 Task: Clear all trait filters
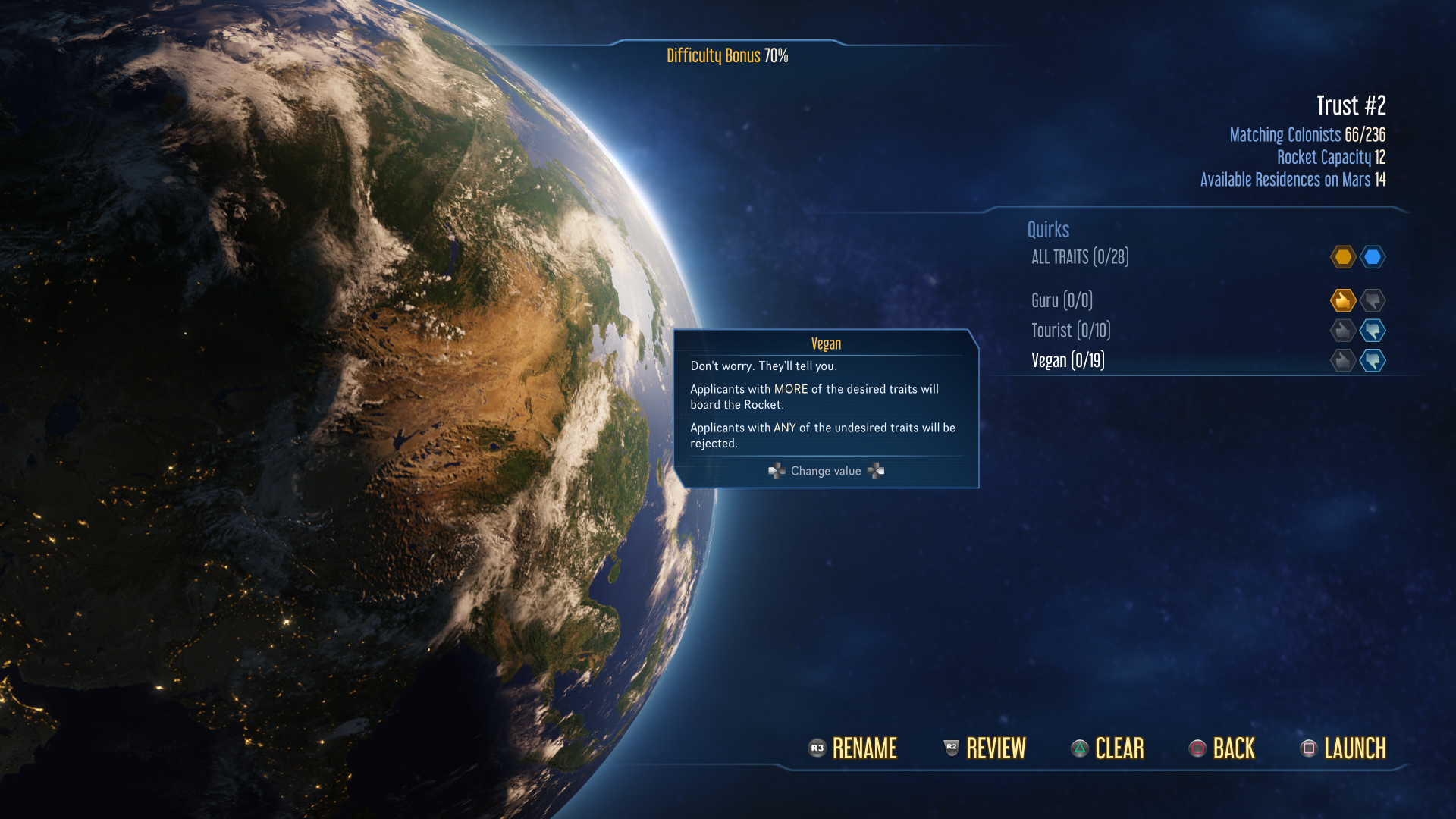click(x=1107, y=748)
